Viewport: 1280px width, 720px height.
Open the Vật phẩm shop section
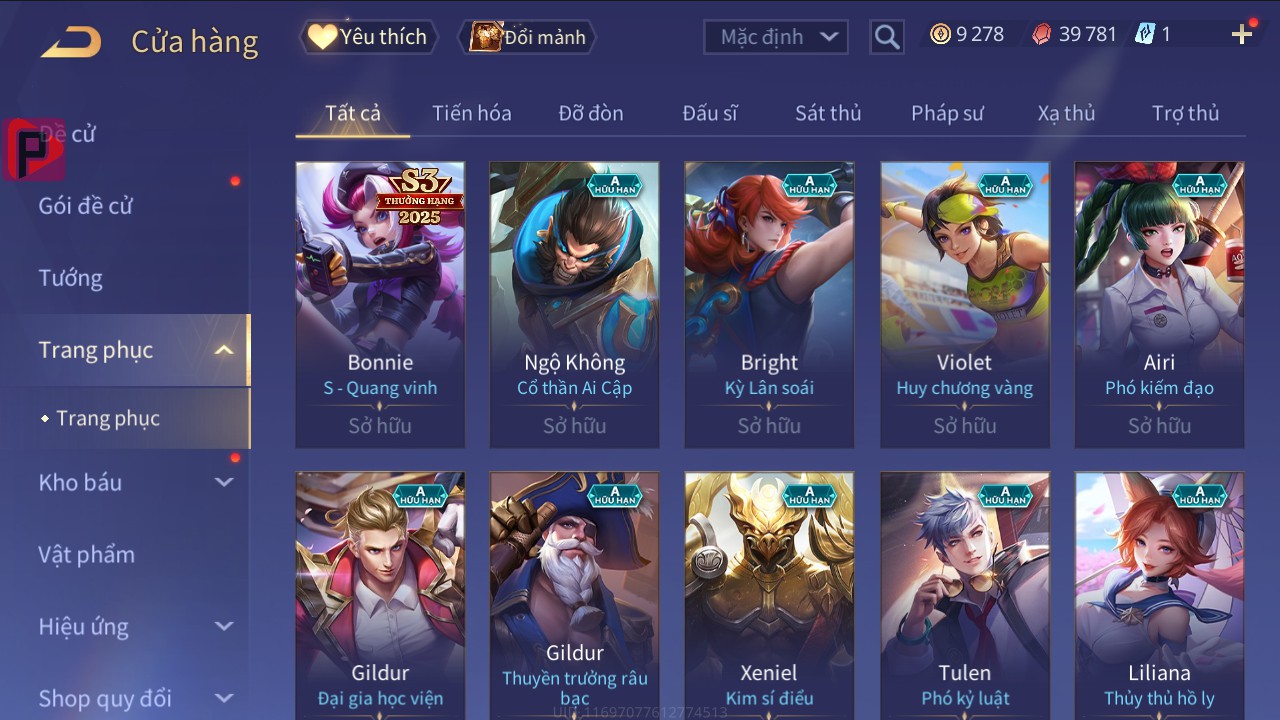pyautogui.click(x=87, y=554)
